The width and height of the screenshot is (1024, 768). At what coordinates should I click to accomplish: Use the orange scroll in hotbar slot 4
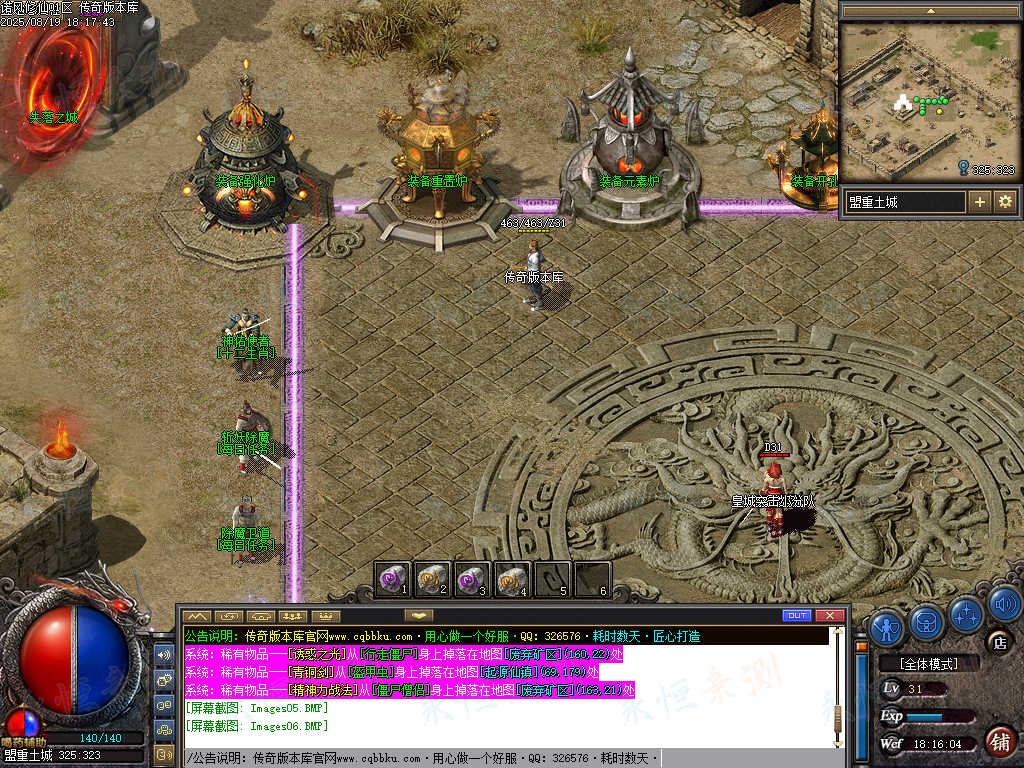tap(512, 579)
